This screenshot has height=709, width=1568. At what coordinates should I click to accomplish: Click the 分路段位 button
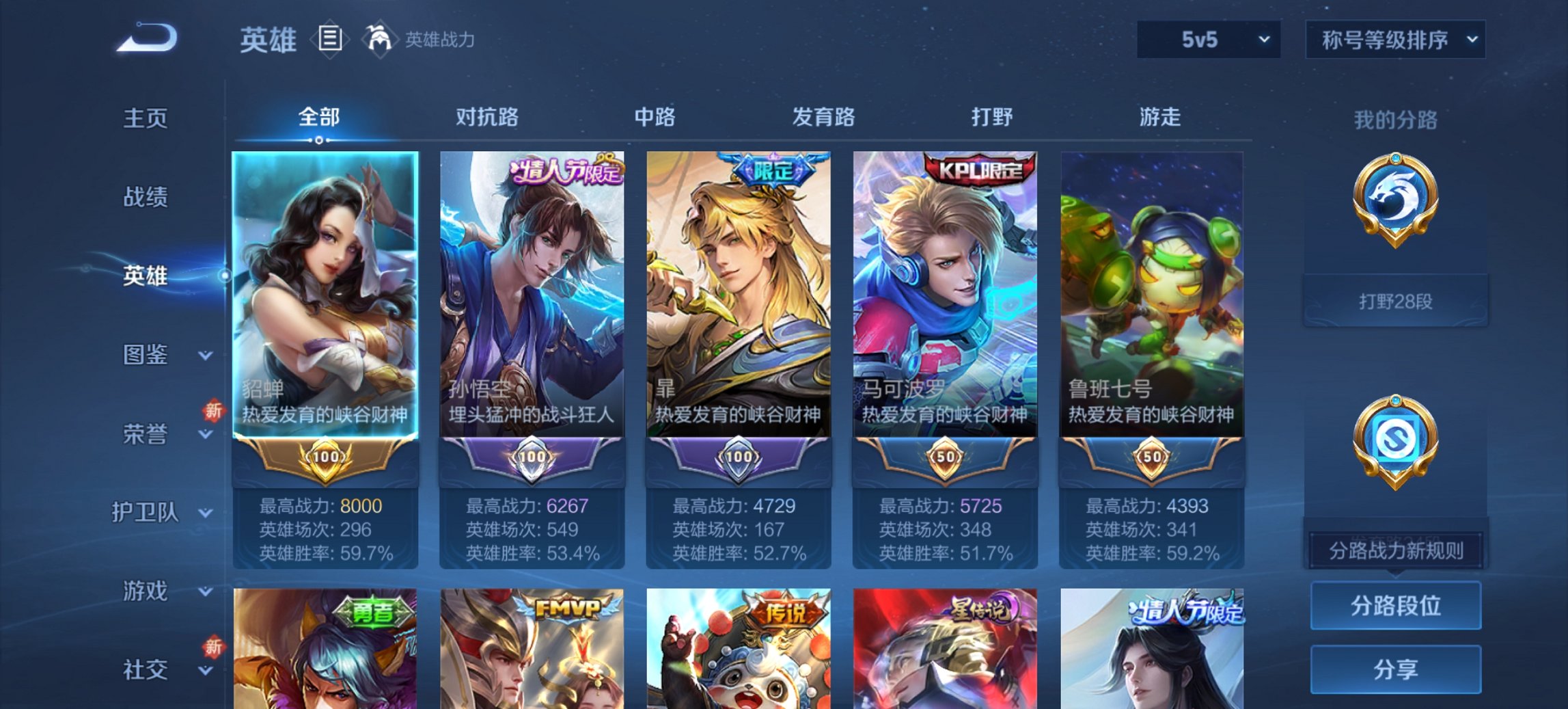pos(1395,606)
